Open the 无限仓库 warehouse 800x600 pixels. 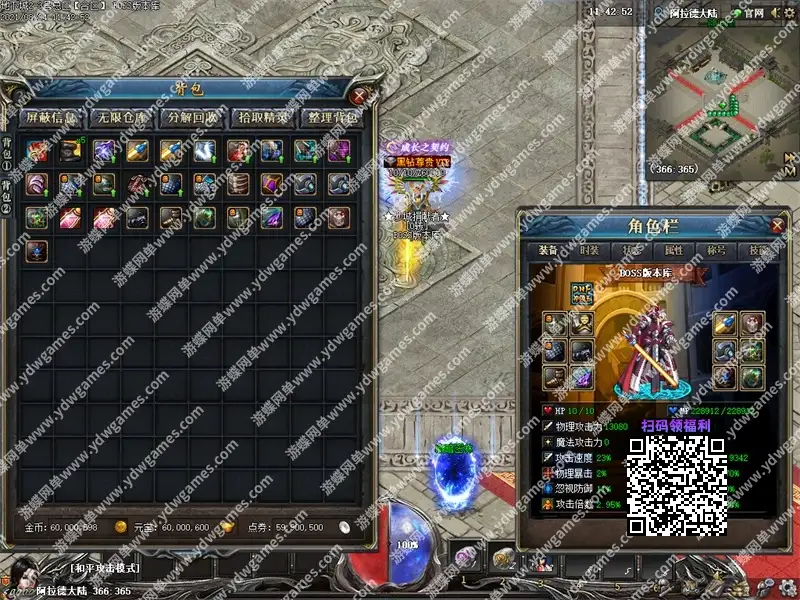(x=120, y=117)
